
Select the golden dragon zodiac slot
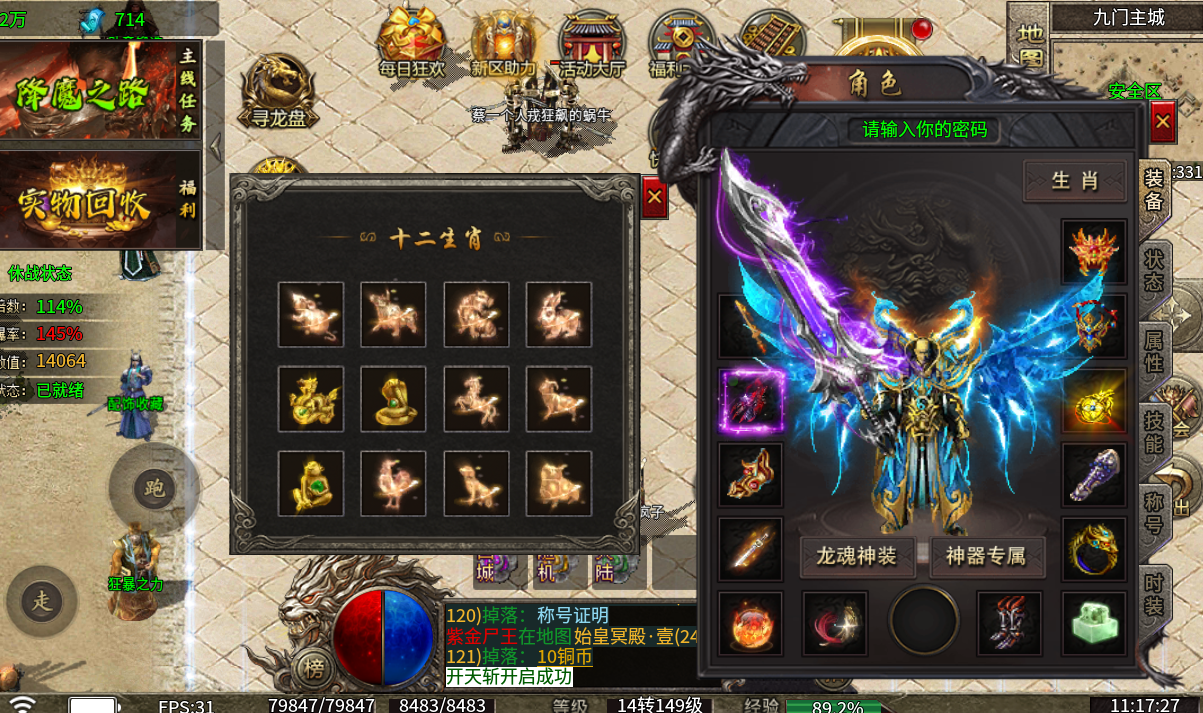pos(311,399)
